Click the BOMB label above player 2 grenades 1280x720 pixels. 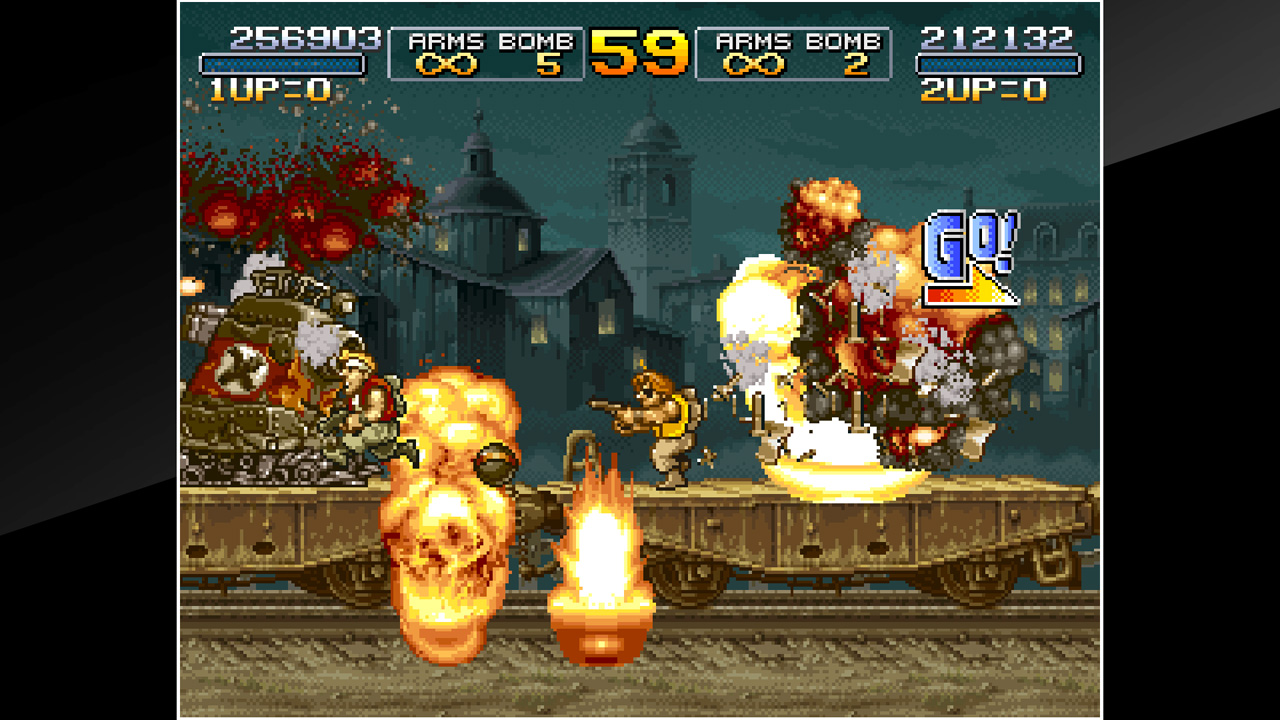(x=847, y=40)
